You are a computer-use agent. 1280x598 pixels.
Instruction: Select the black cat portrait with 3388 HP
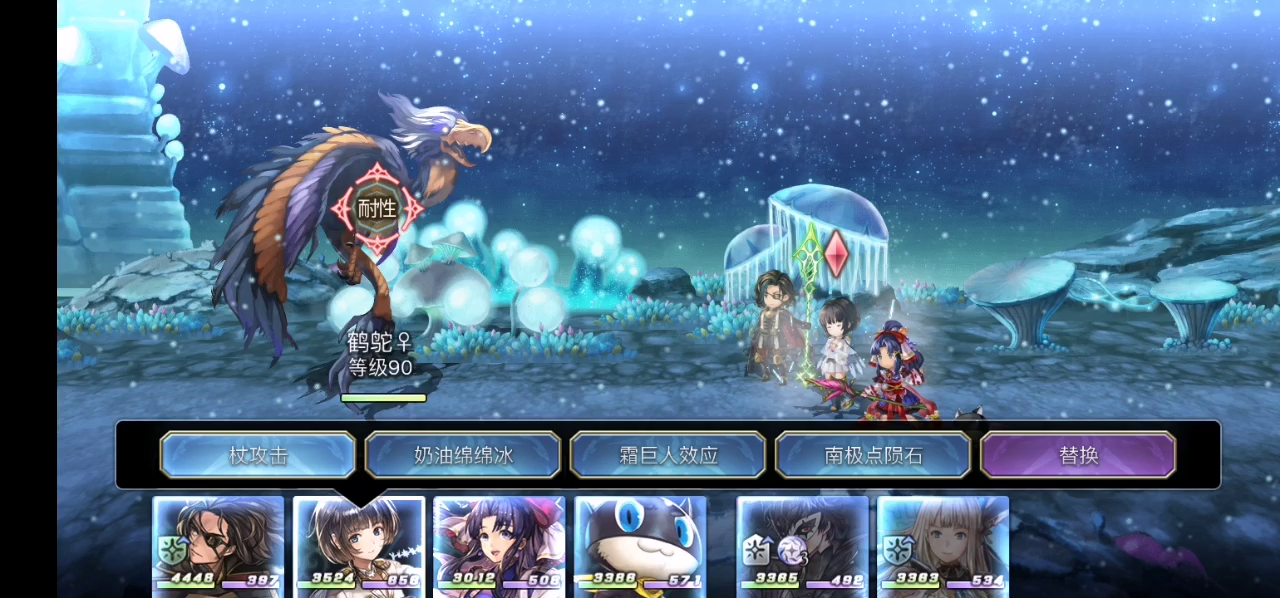[x=640, y=545]
